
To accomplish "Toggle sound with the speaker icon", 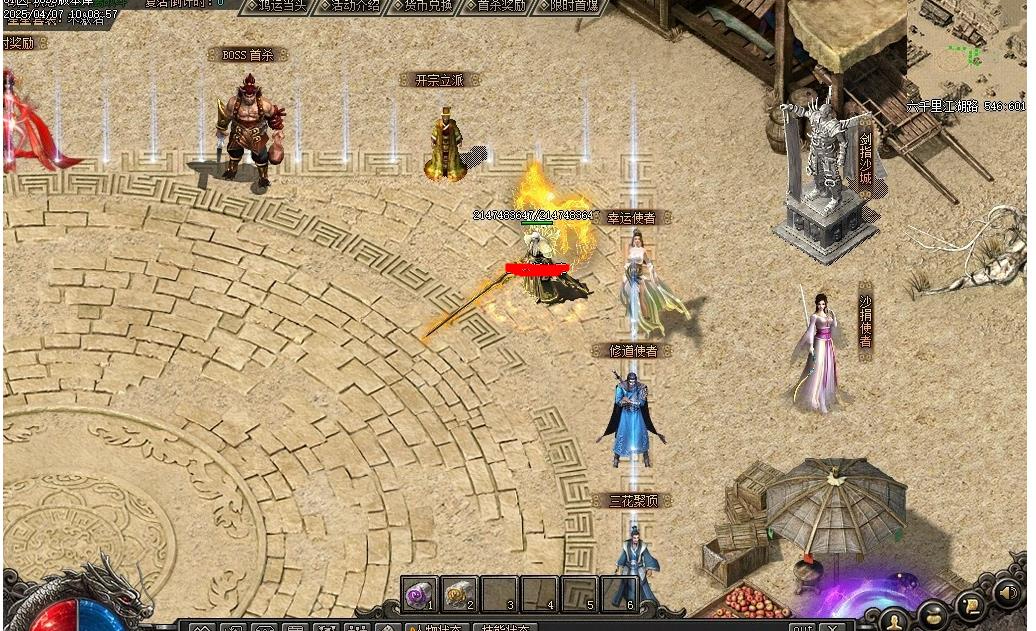I will click(1007, 593).
